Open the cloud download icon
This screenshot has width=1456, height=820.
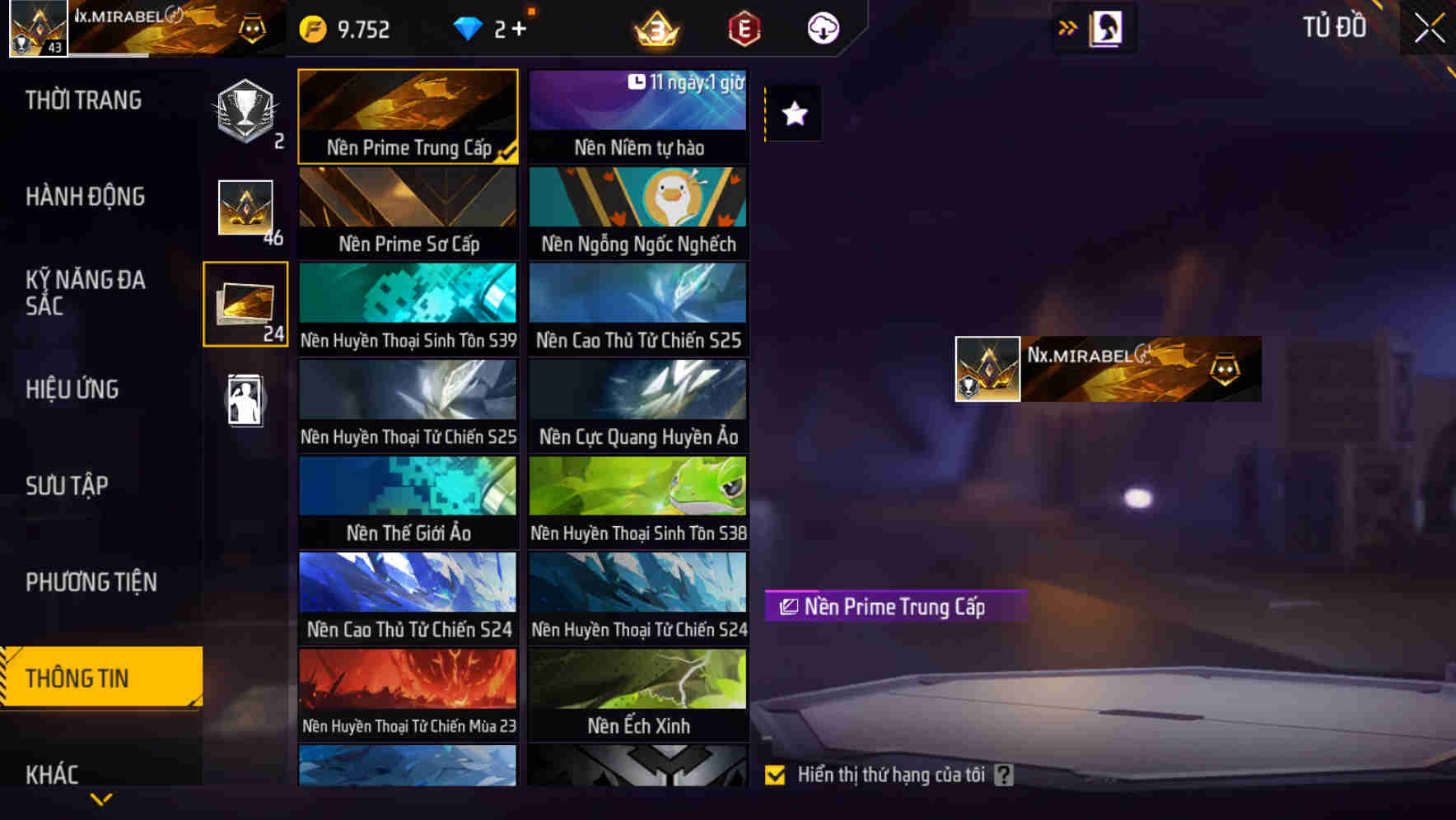click(x=821, y=27)
